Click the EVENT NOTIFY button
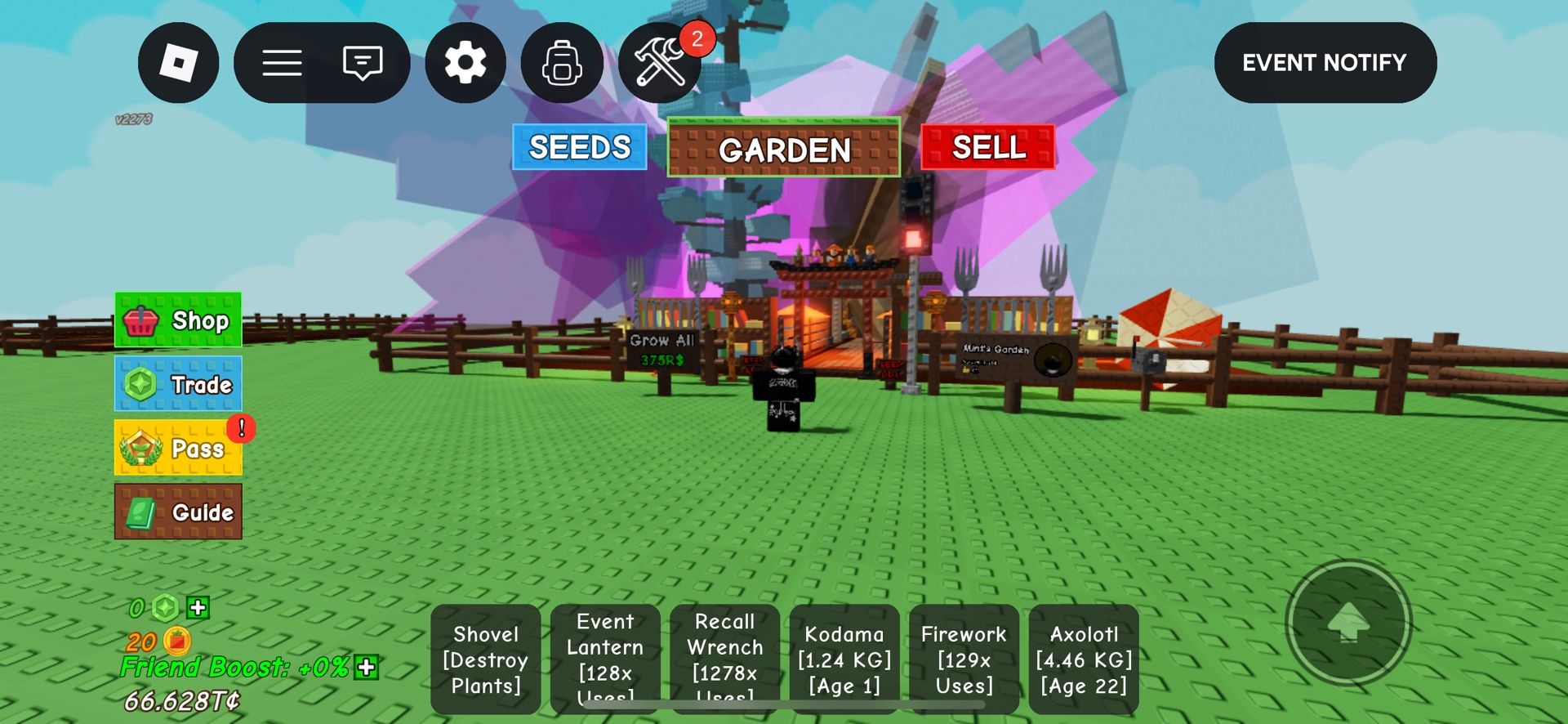This screenshot has width=1568, height=724. click(1324, 62)
